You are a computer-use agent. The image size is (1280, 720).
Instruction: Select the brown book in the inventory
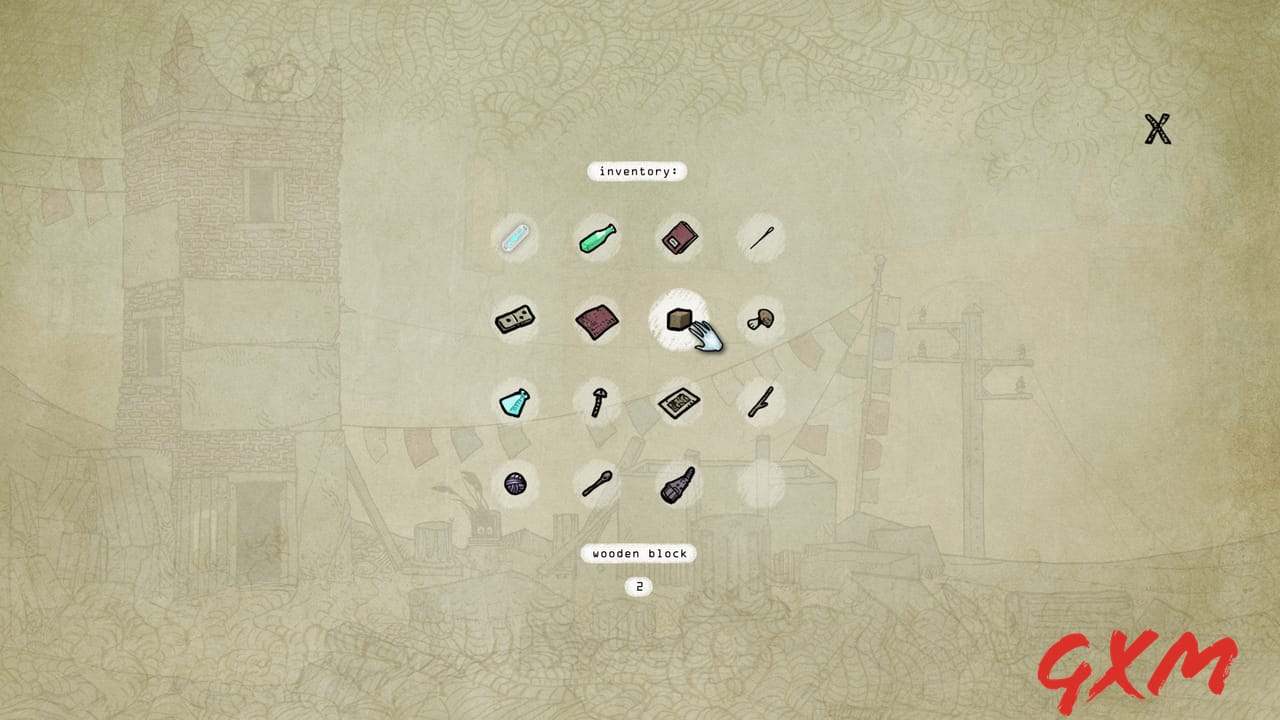pos(680,238)
